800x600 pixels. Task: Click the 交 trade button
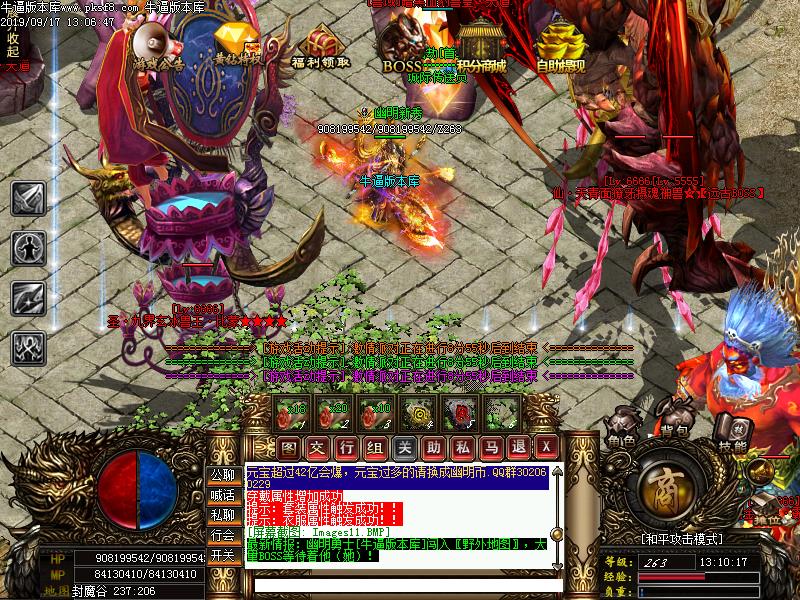[x=317, y=446]
